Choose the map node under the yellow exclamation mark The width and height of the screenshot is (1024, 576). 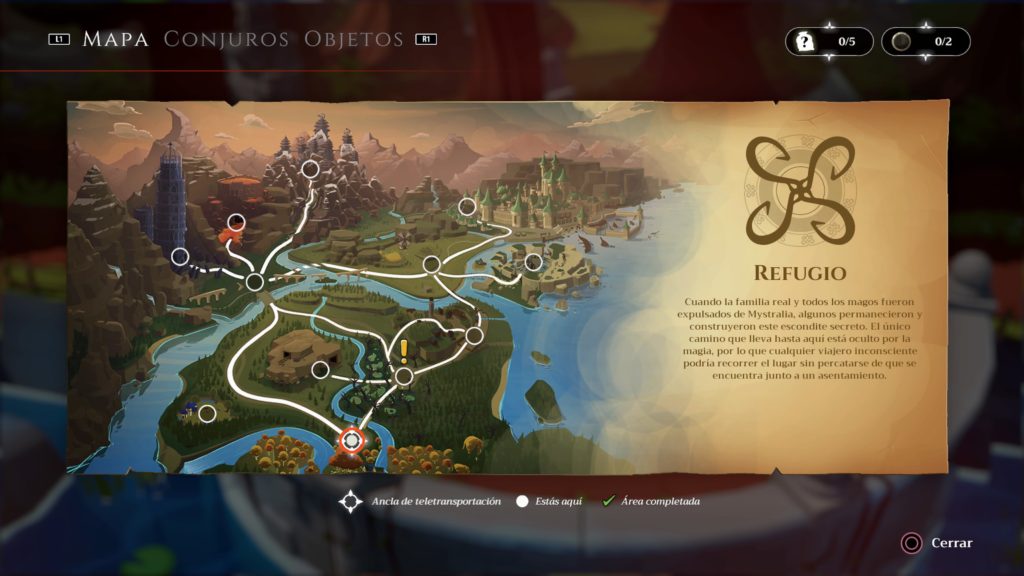click(404, 376)
